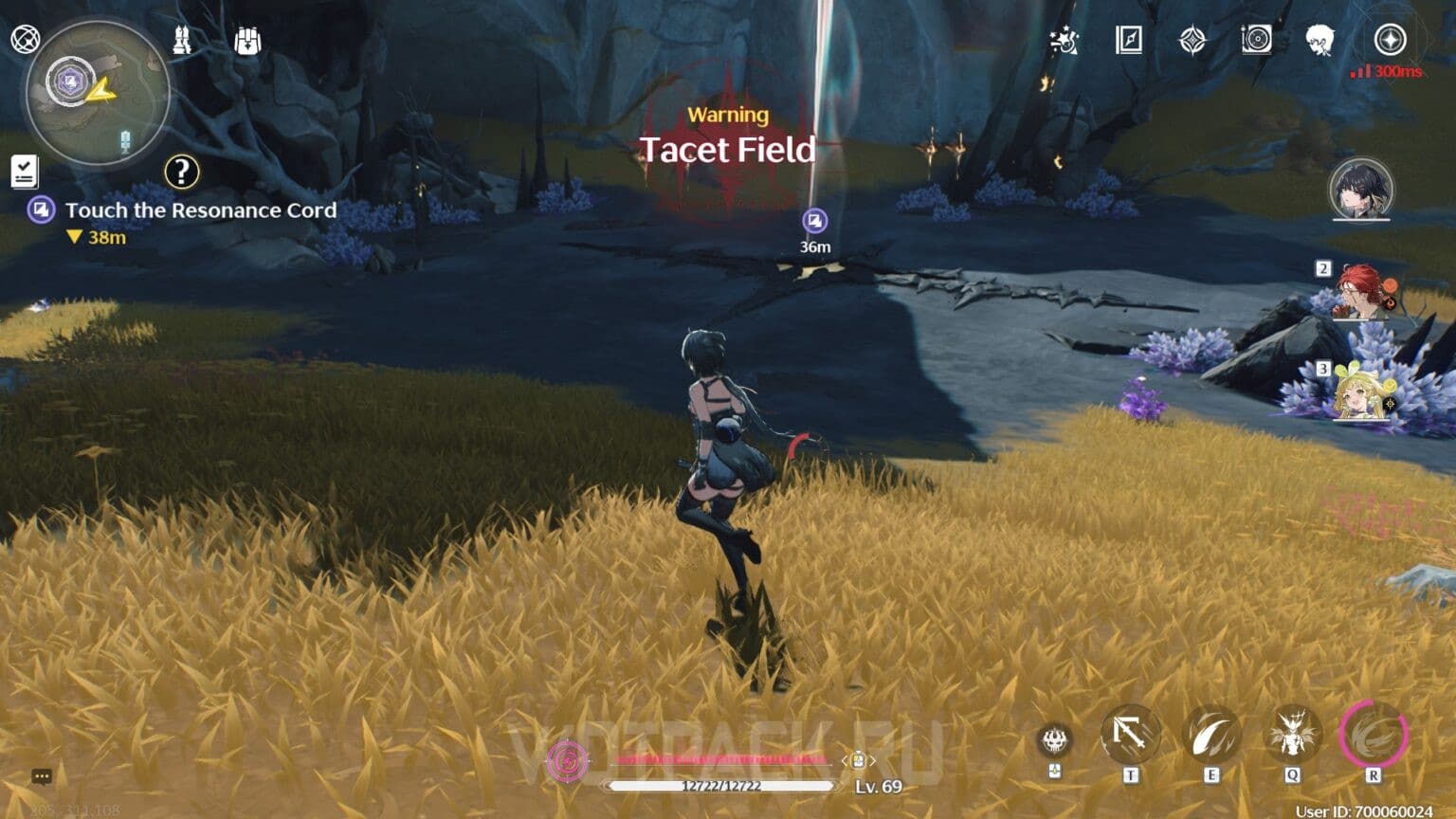Switch to the blonde character in slot 3

pyautogui.click(x=1360, y=392)
